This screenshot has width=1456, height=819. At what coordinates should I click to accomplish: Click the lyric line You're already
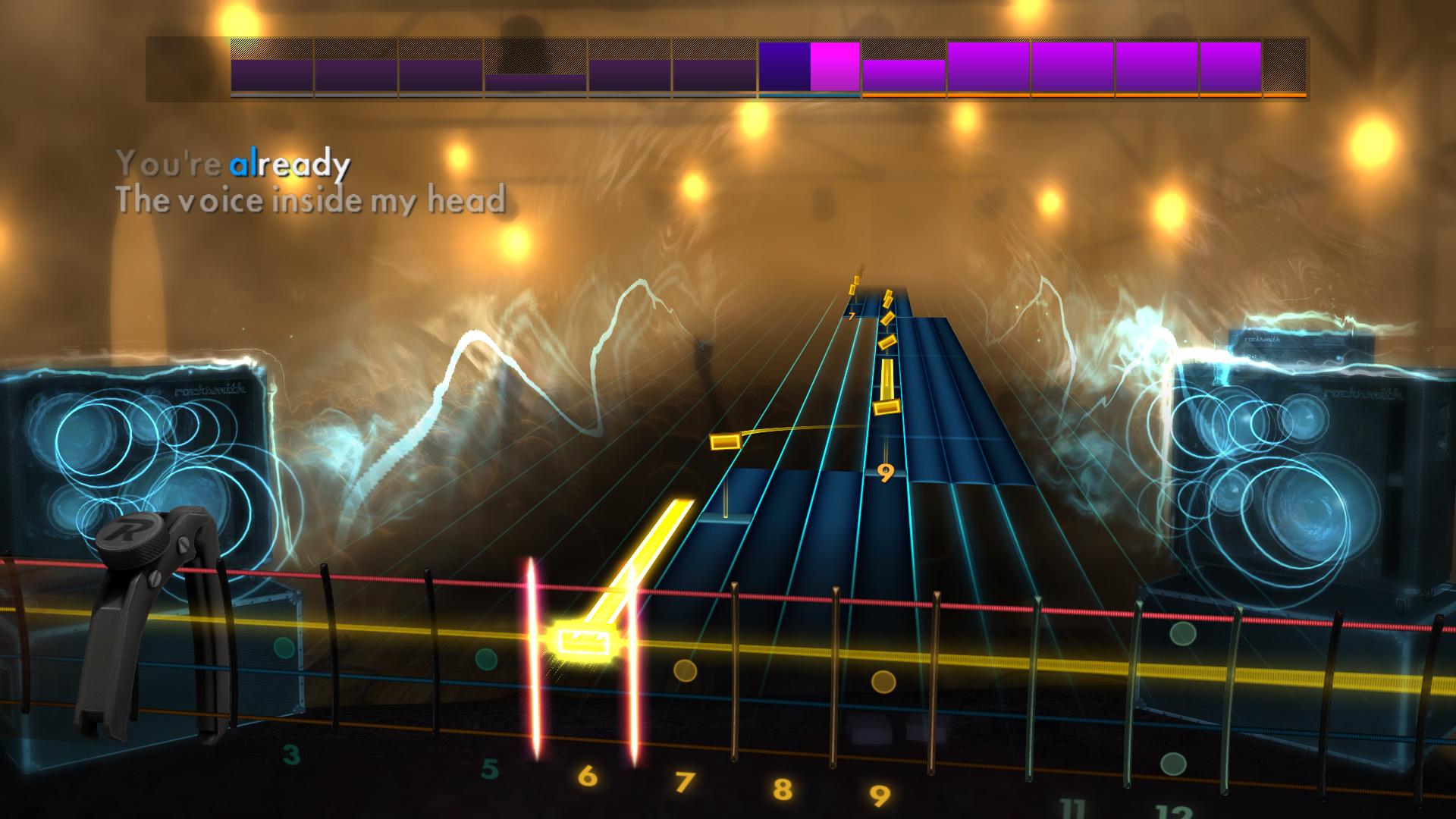(235, 161)
